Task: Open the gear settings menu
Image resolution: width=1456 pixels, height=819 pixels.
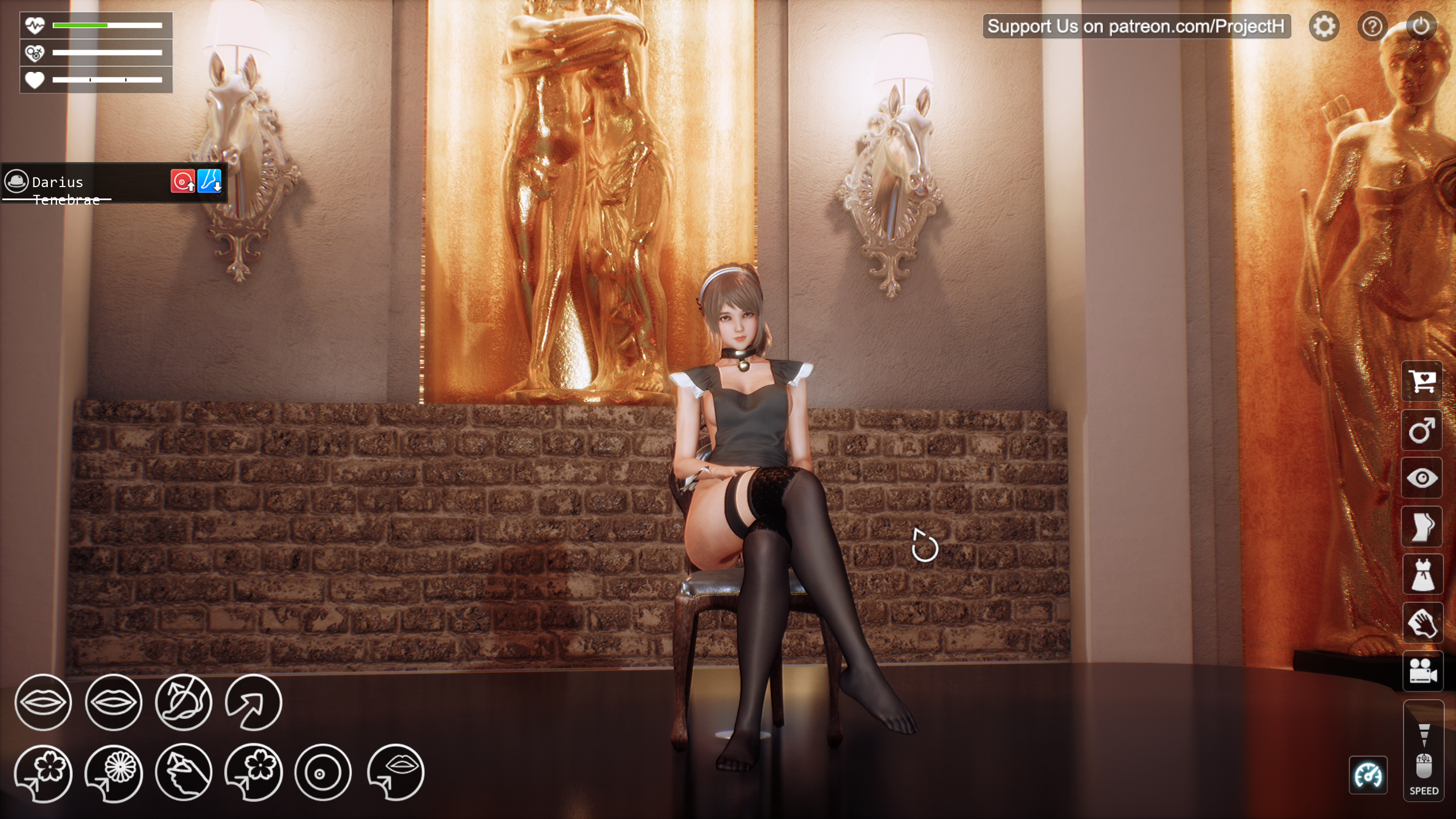Action: coord(1323,26)
